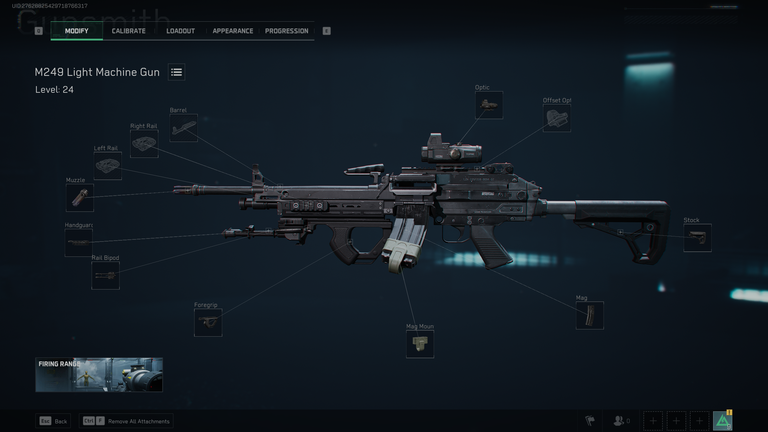The image size is (768, 432).
Task: Choose the Rail Bipod attachment slot
Action: [105, 276]
